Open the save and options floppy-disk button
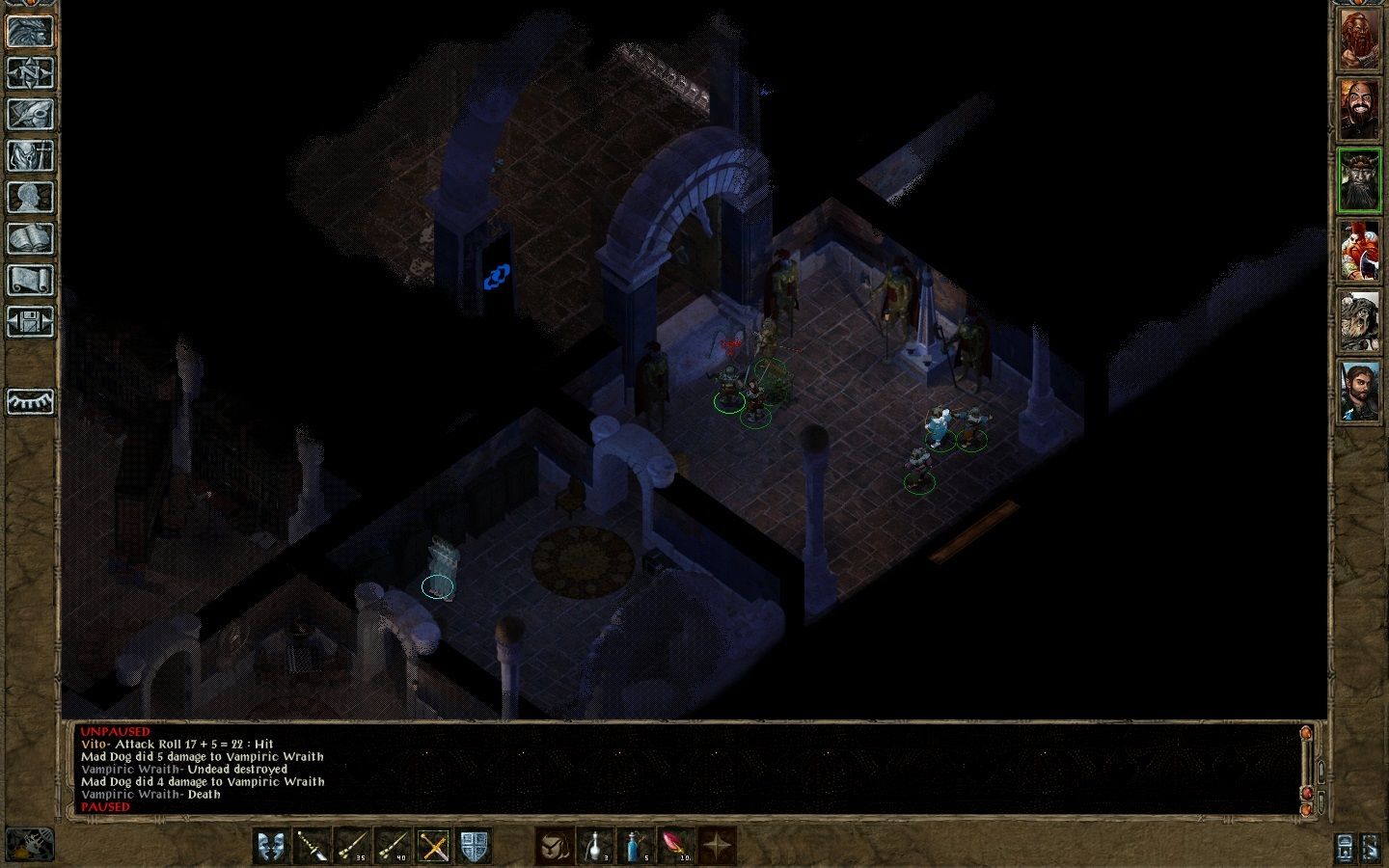 (30, 321)
